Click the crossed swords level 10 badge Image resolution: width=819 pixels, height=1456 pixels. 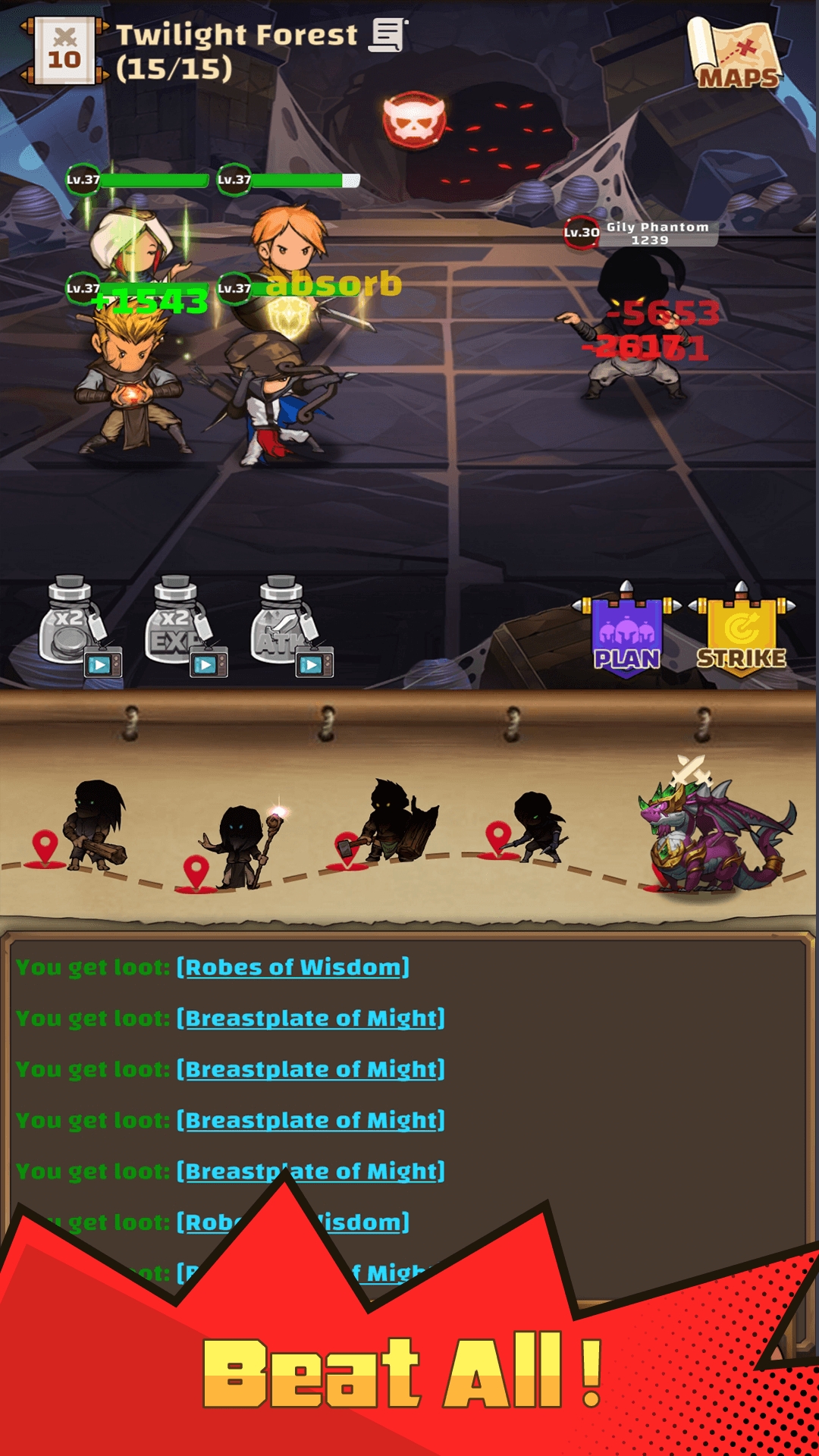coord(64,51)
